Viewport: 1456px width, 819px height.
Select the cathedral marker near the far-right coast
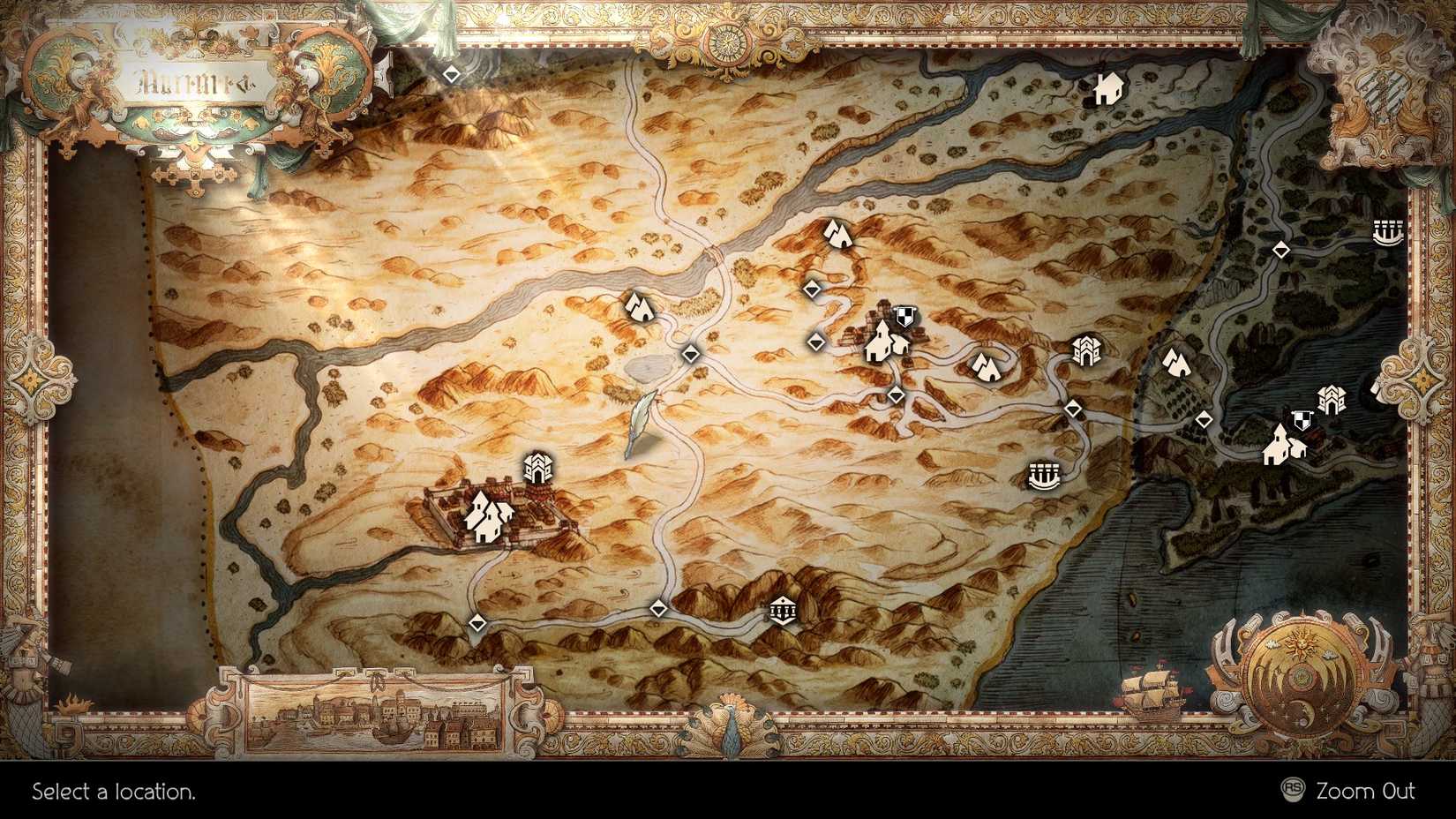1331,400
